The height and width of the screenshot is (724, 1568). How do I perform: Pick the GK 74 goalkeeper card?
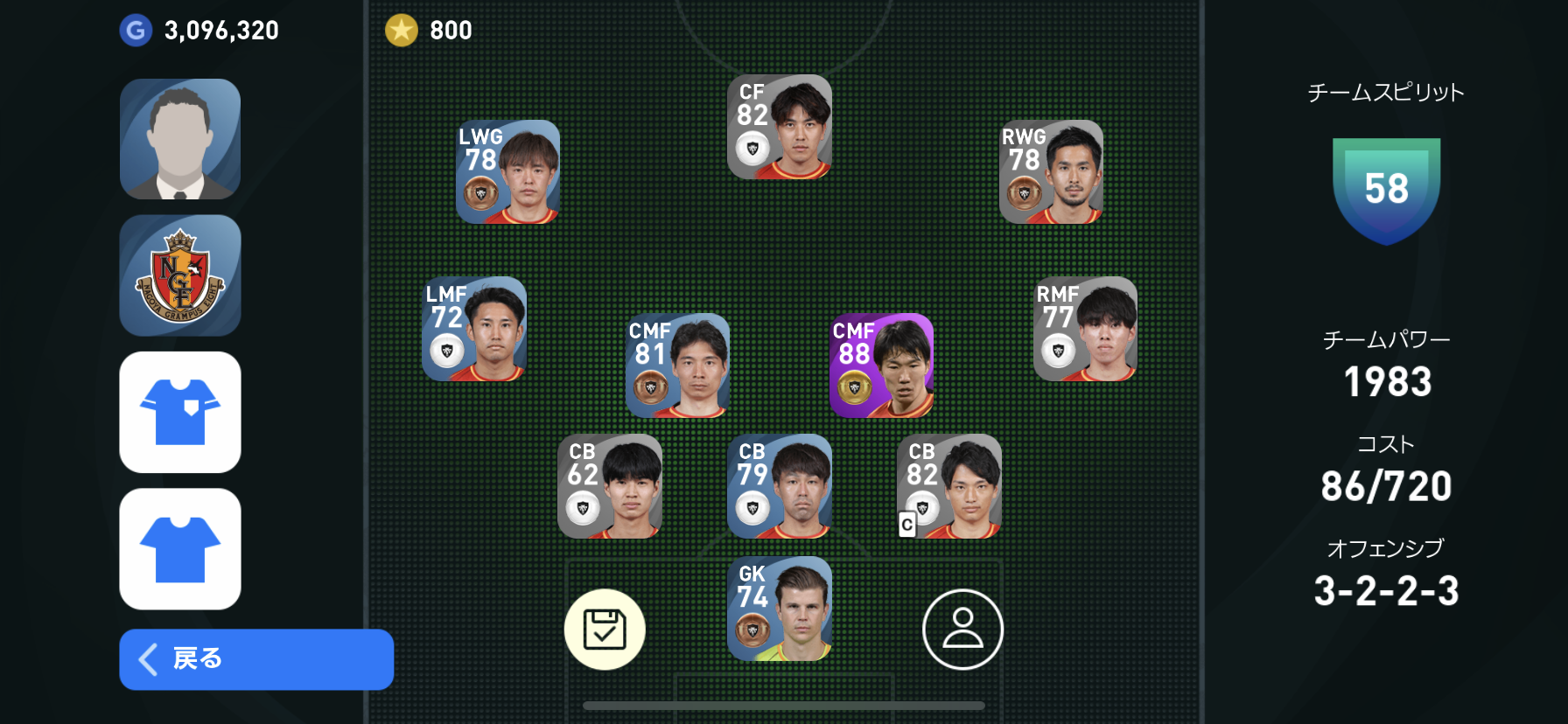pos(780,609)
